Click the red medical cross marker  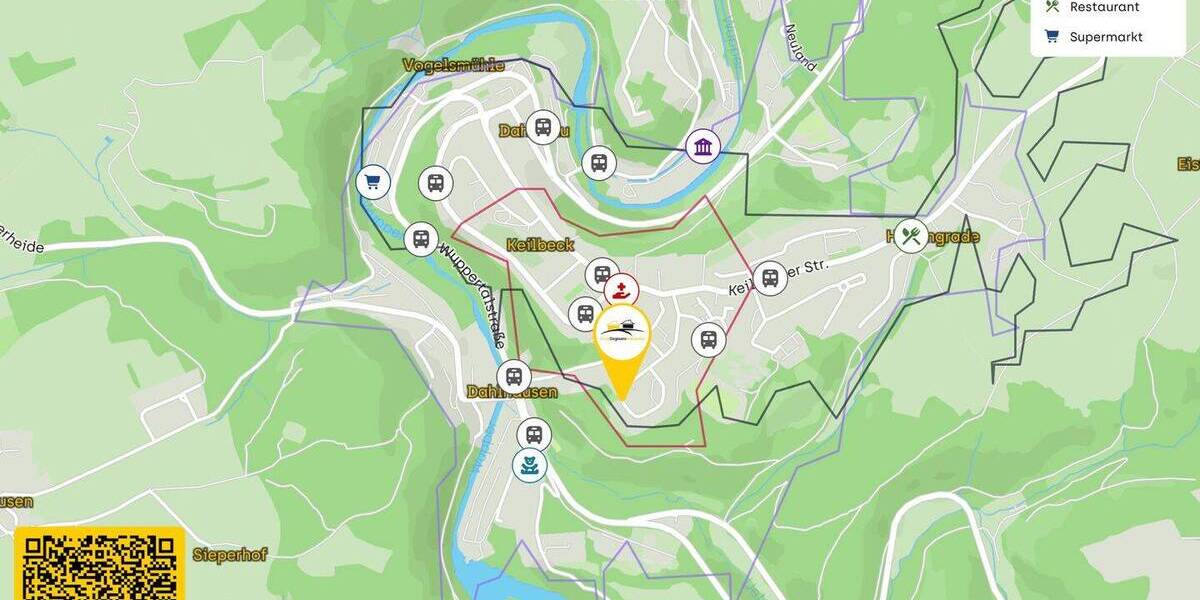pos(621,291)
